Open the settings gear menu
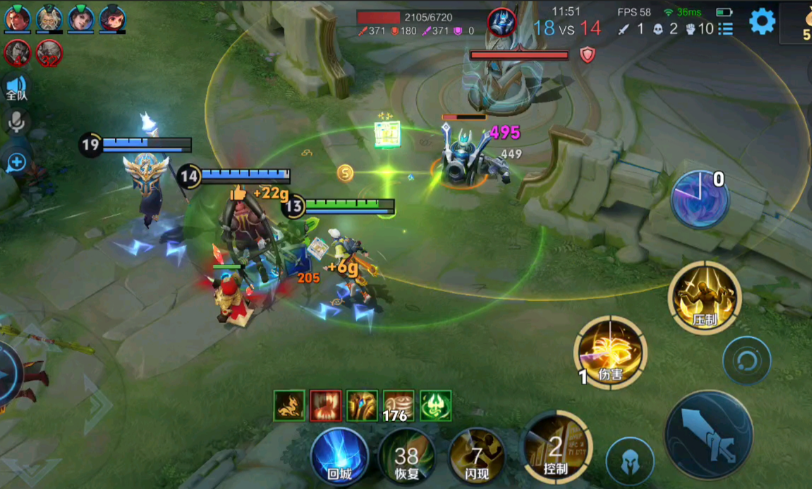 [x=762, y=21]
